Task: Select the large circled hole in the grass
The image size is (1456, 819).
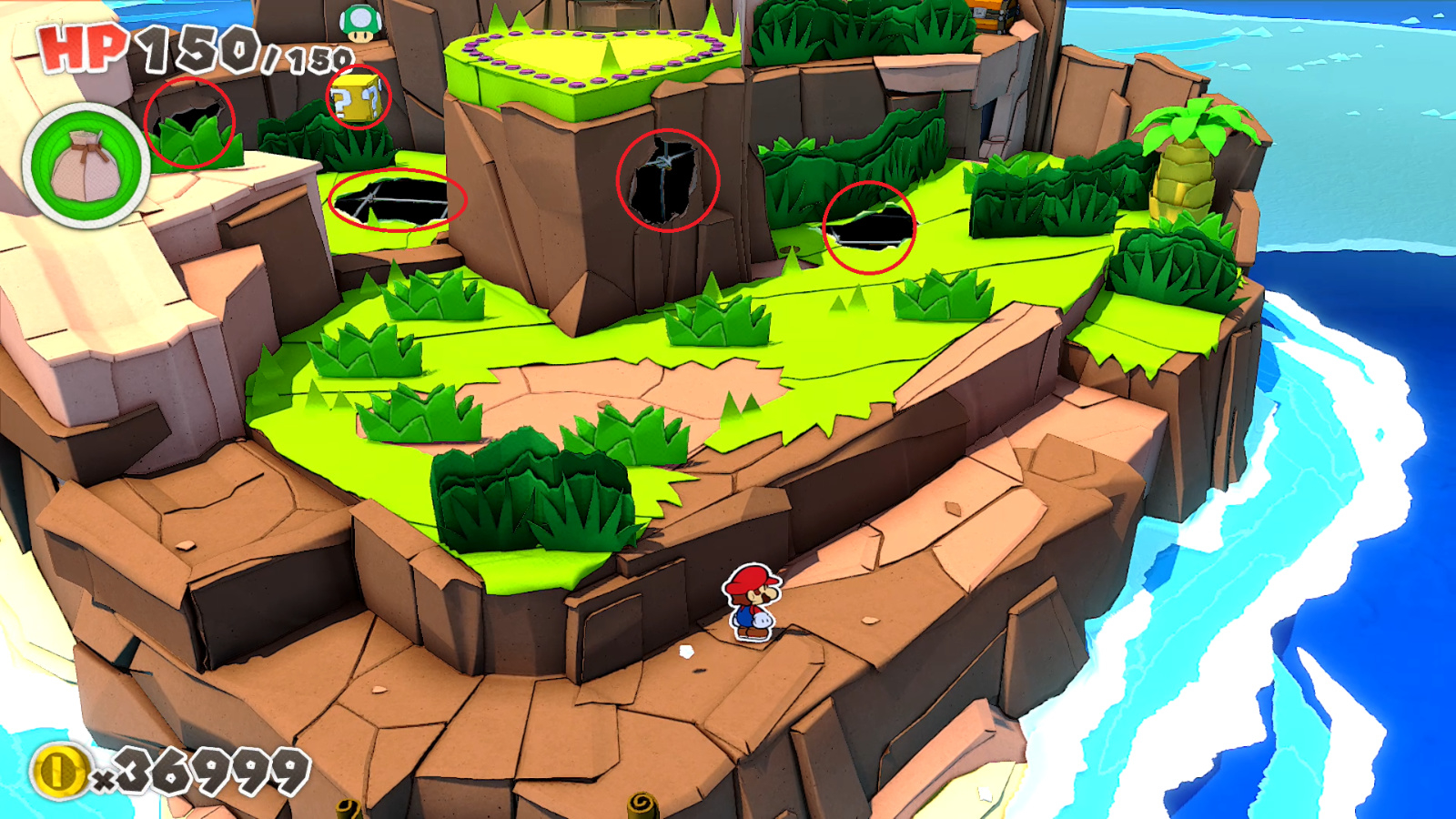Action: [396, 202]
